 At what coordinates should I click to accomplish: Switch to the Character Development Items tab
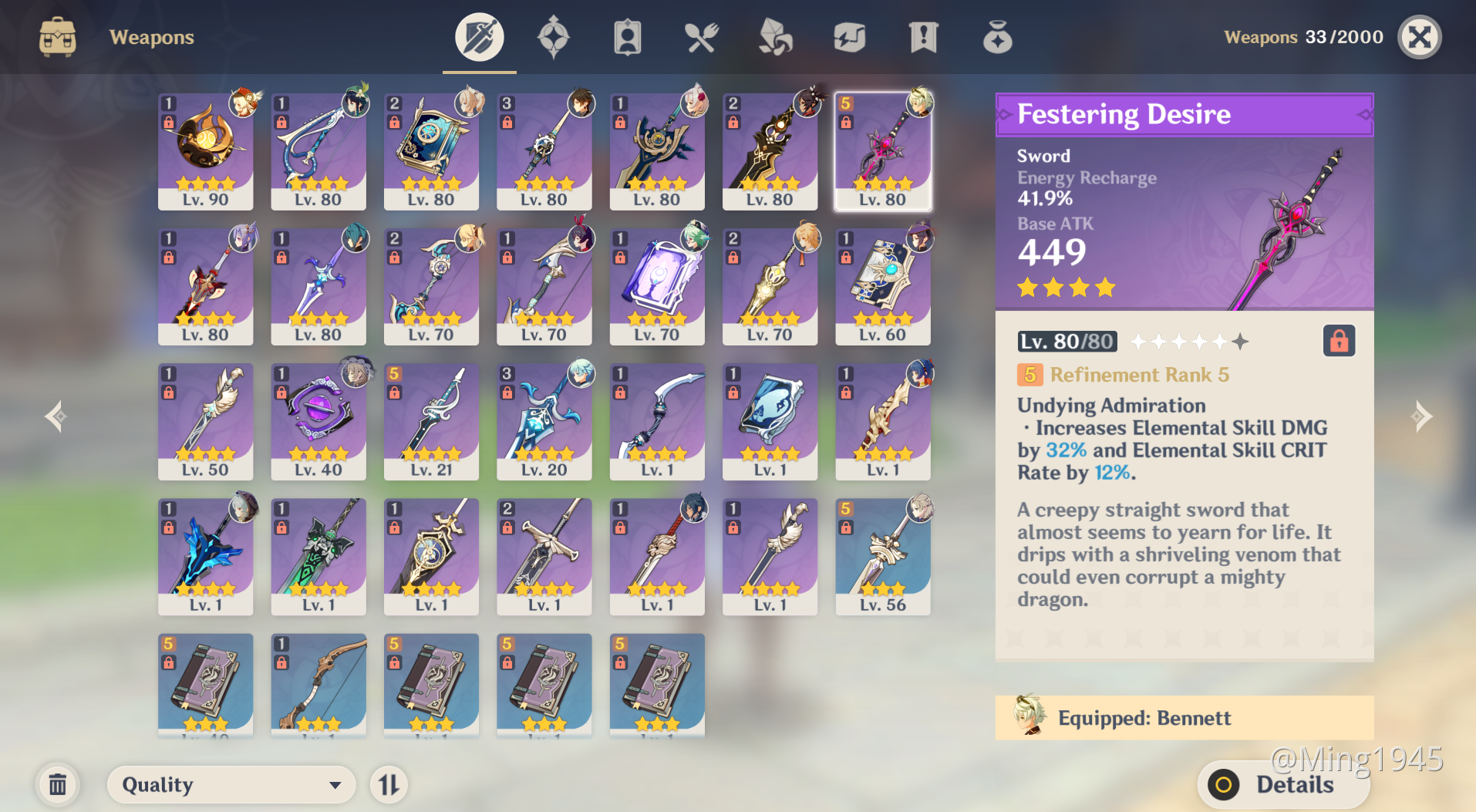(x=628, y=36)
